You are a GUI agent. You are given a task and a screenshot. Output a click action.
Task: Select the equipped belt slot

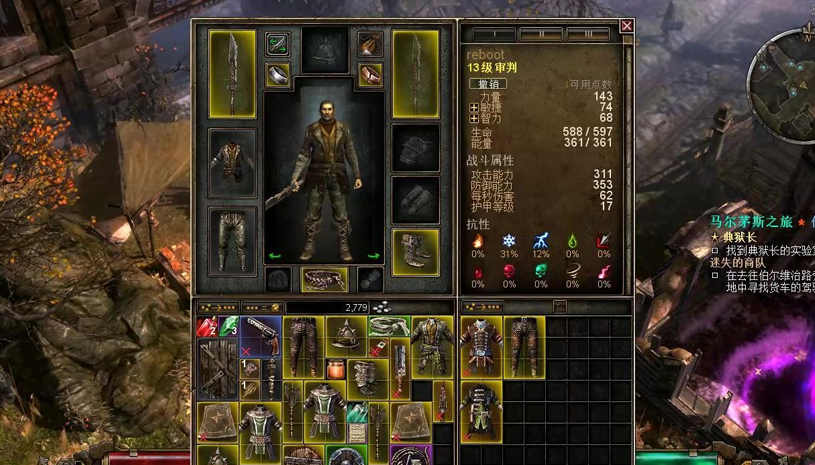[x=324, y=279]
